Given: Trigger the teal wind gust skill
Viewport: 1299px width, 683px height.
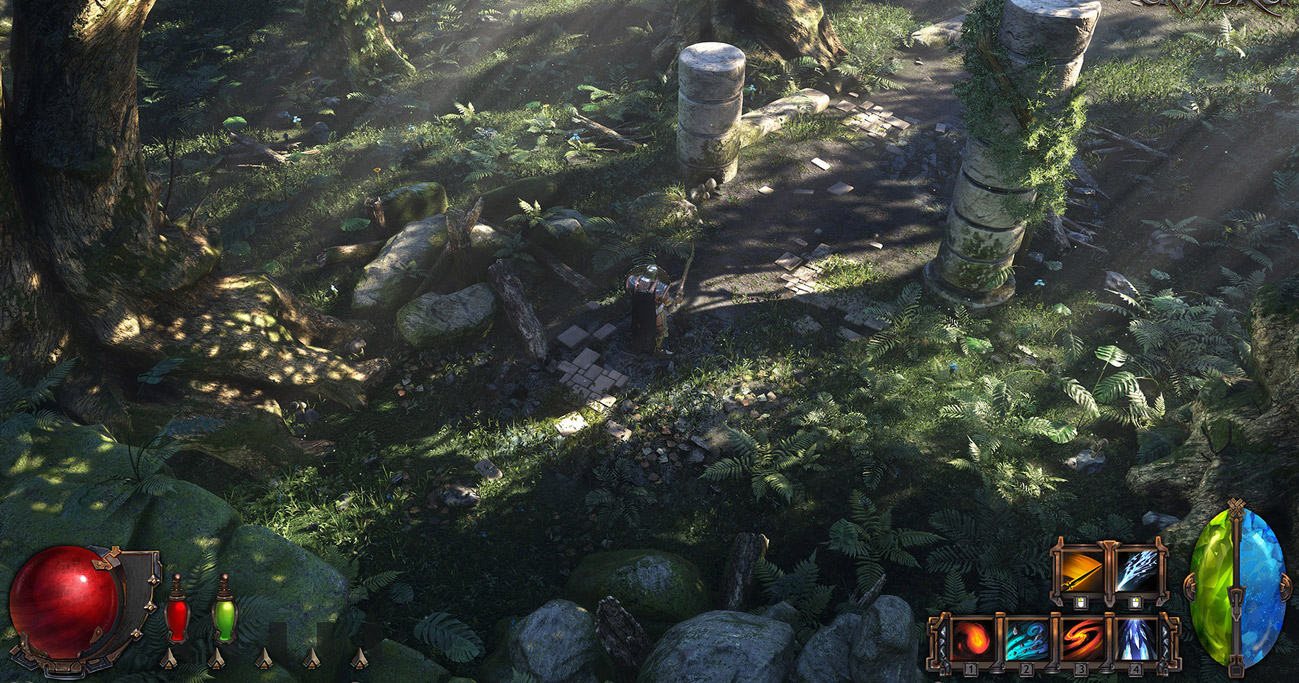Looking at the screenshot, I should point(1027,640).
